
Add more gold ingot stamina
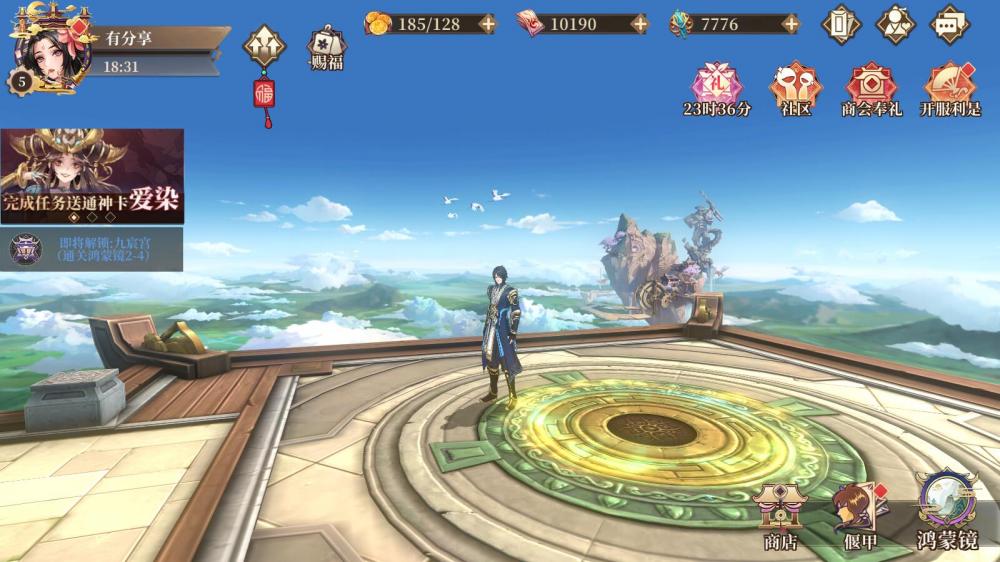point(487,24)
